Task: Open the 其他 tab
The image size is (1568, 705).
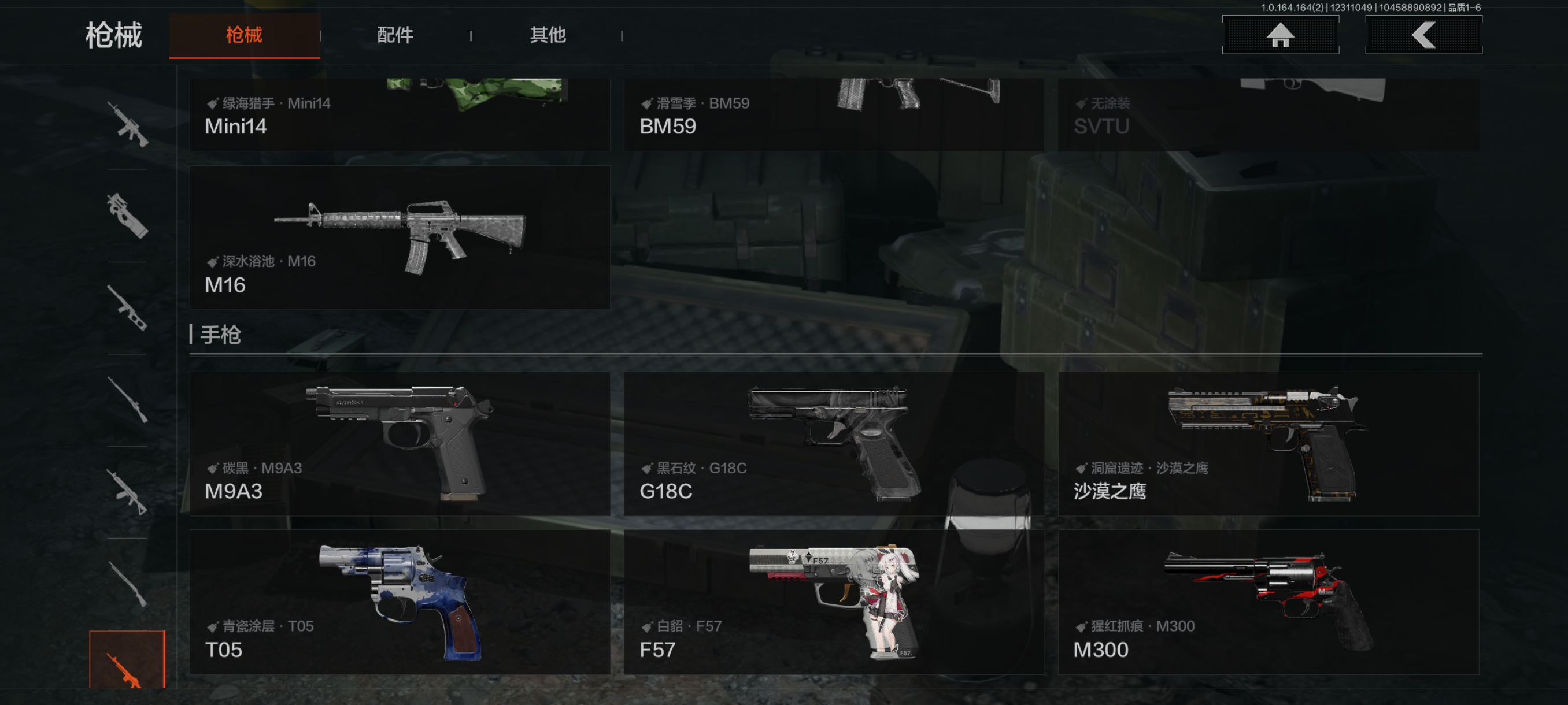Action: click(x=547, y=35)
